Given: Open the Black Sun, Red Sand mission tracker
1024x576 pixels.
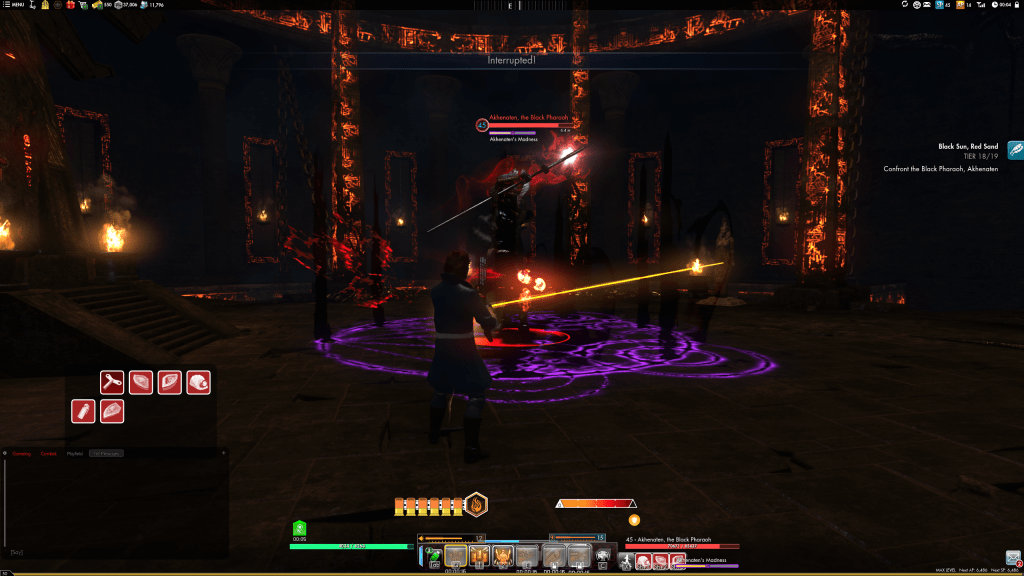Looking at the screenshot, I should (969, 147).
